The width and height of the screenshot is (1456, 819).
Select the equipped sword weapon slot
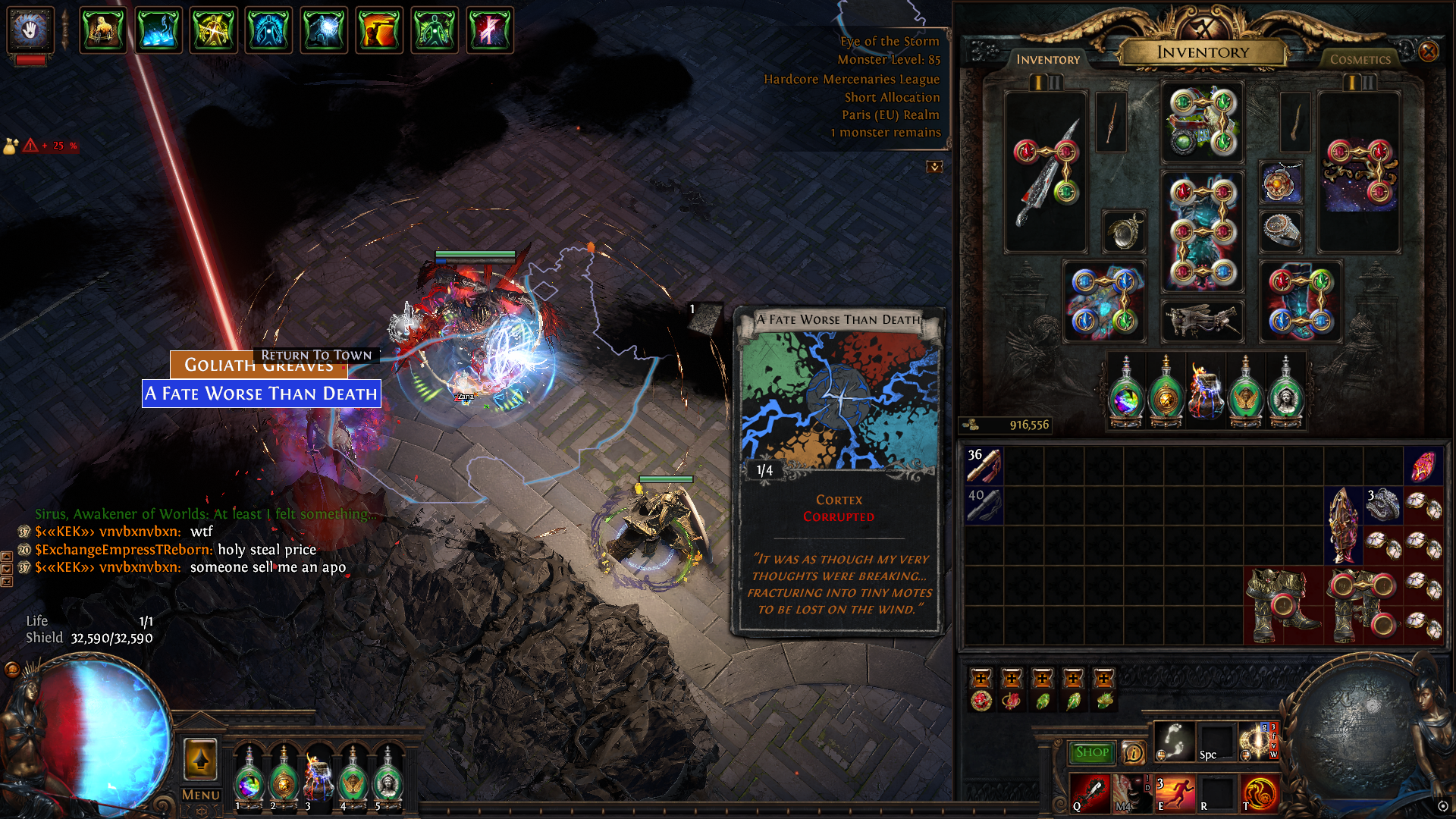coord(1046,173)
